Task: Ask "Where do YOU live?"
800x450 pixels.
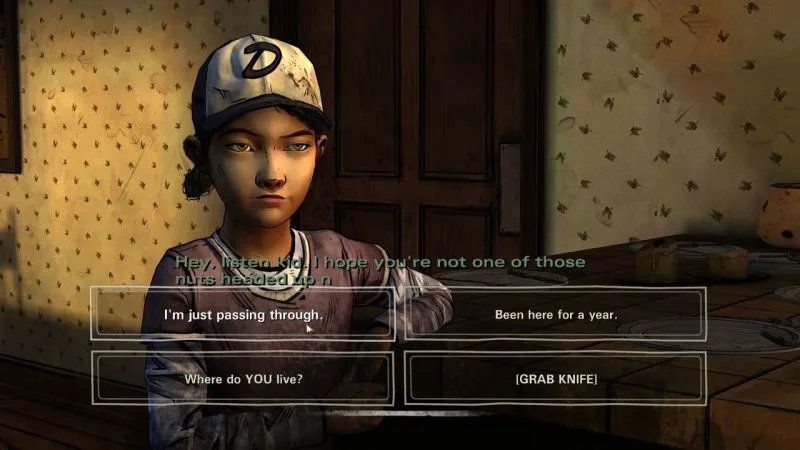Action: [243, 379]
